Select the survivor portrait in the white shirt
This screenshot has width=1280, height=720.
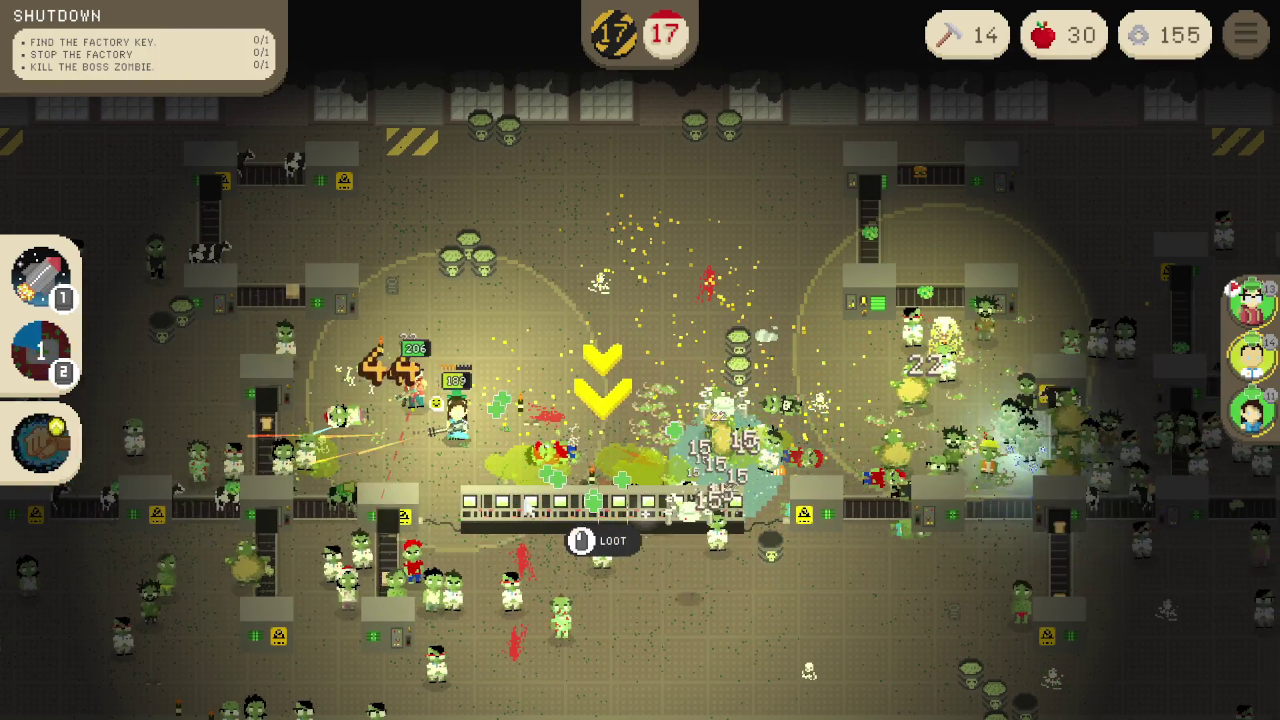pos(1252,355)
